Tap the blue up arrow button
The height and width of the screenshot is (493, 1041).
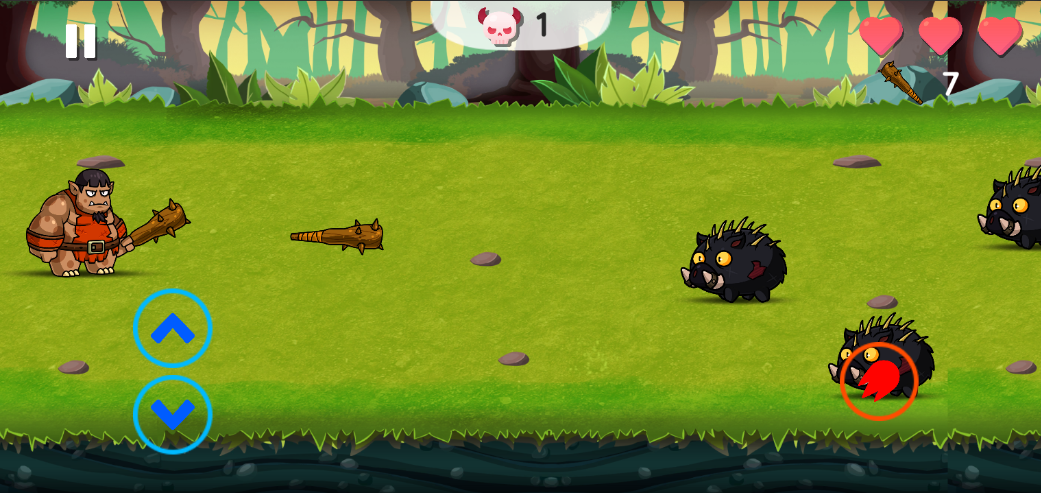(173, 328)
